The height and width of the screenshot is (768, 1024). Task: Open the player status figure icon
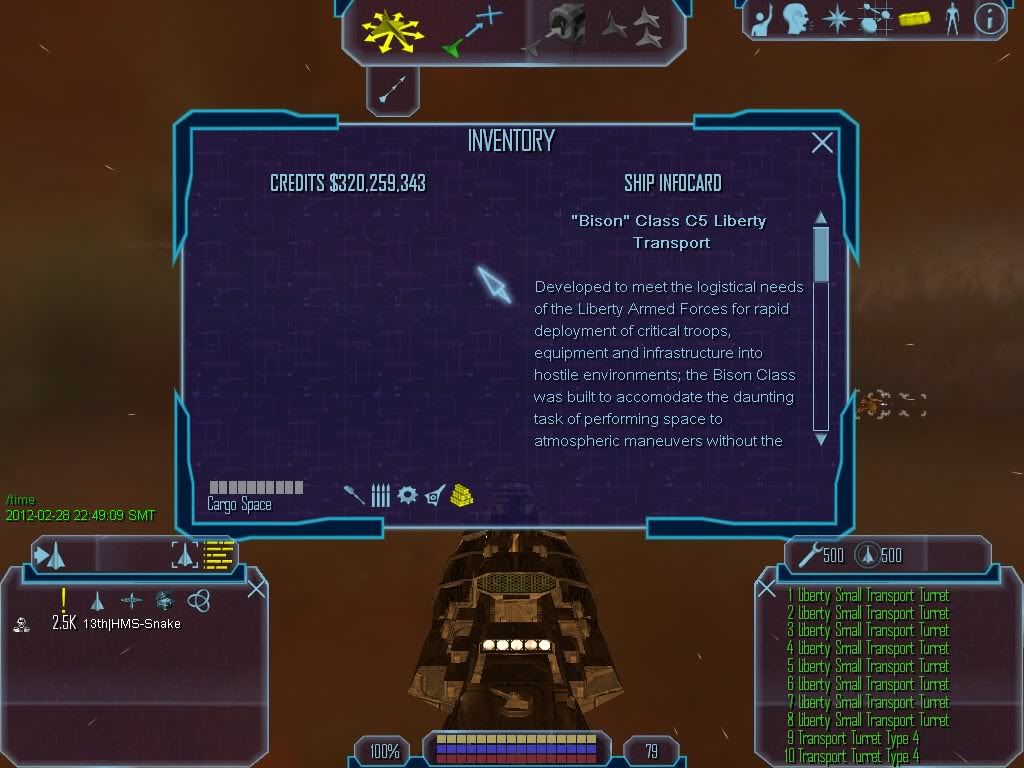point(951,18)
